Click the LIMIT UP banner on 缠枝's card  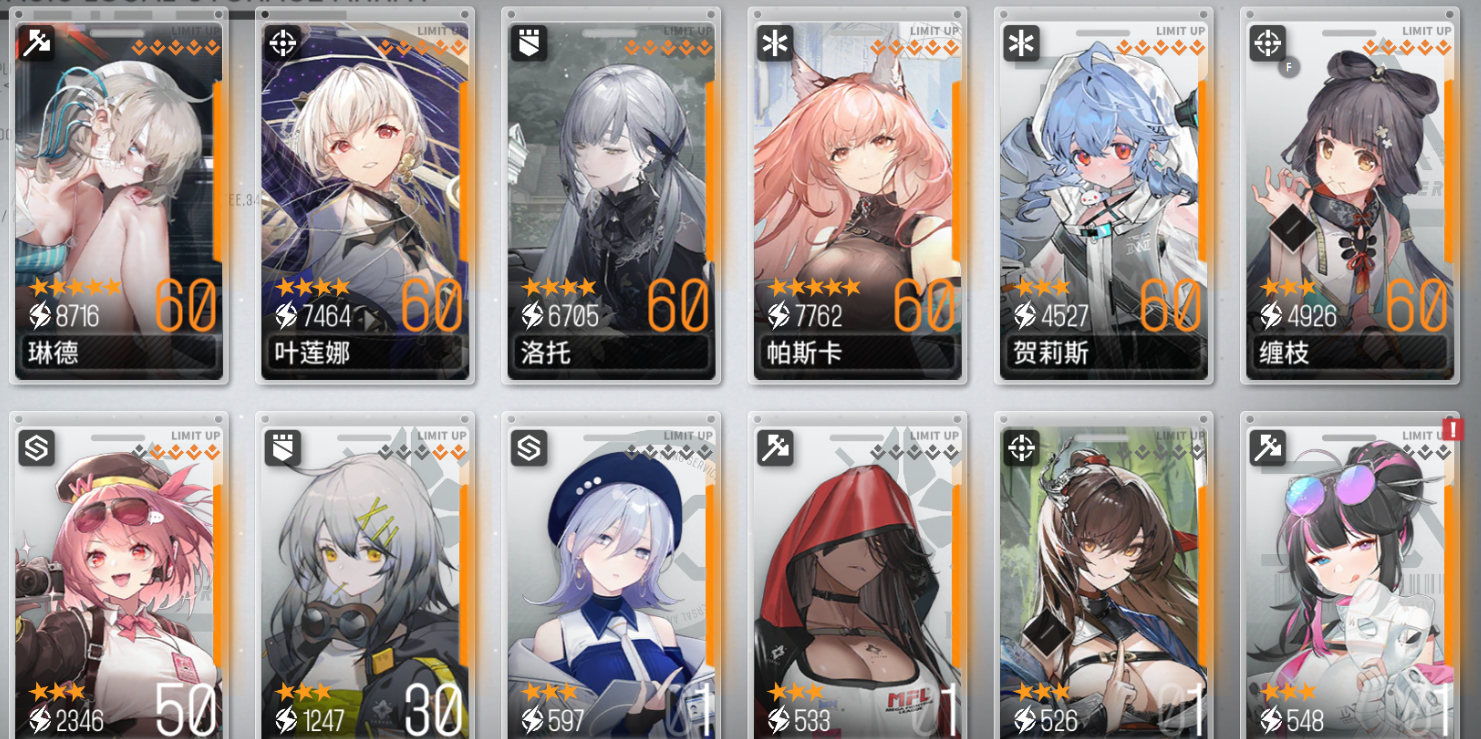tap(1425, 31)
